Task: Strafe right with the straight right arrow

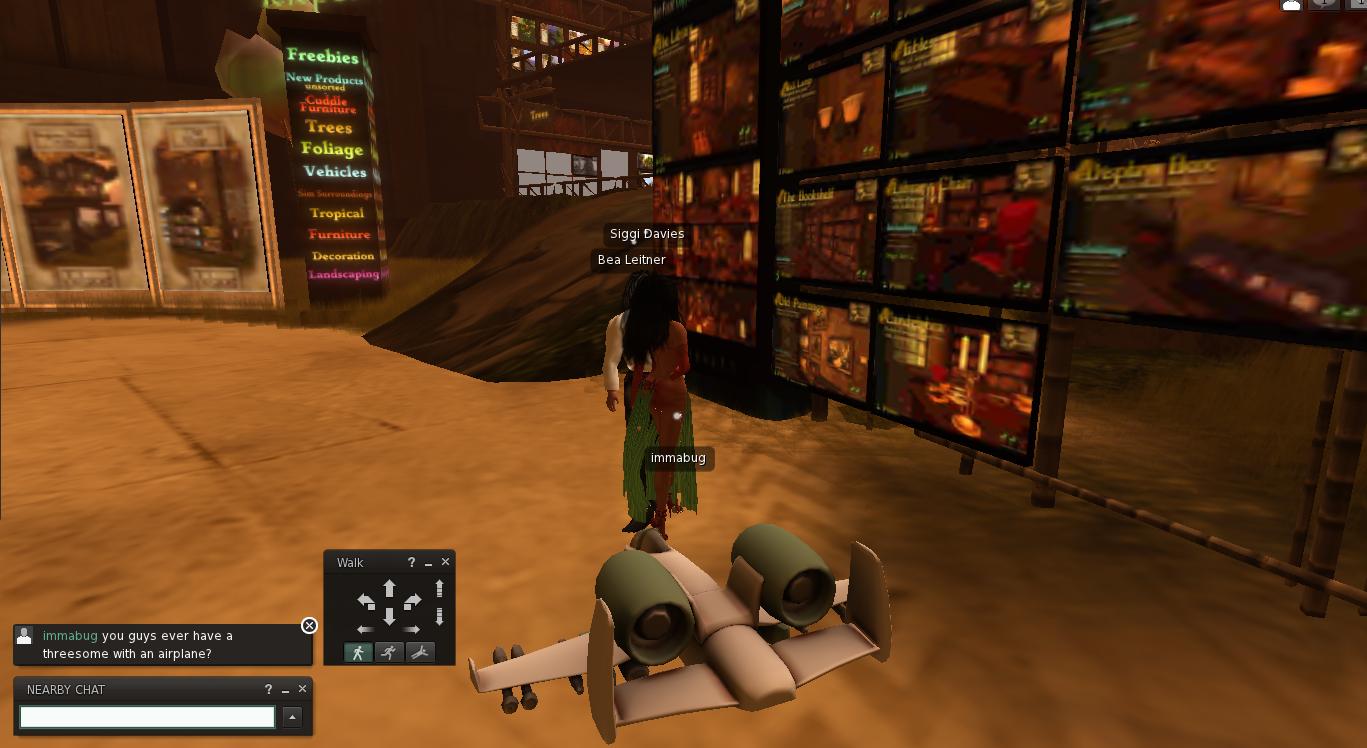Action: pos(412,629)
